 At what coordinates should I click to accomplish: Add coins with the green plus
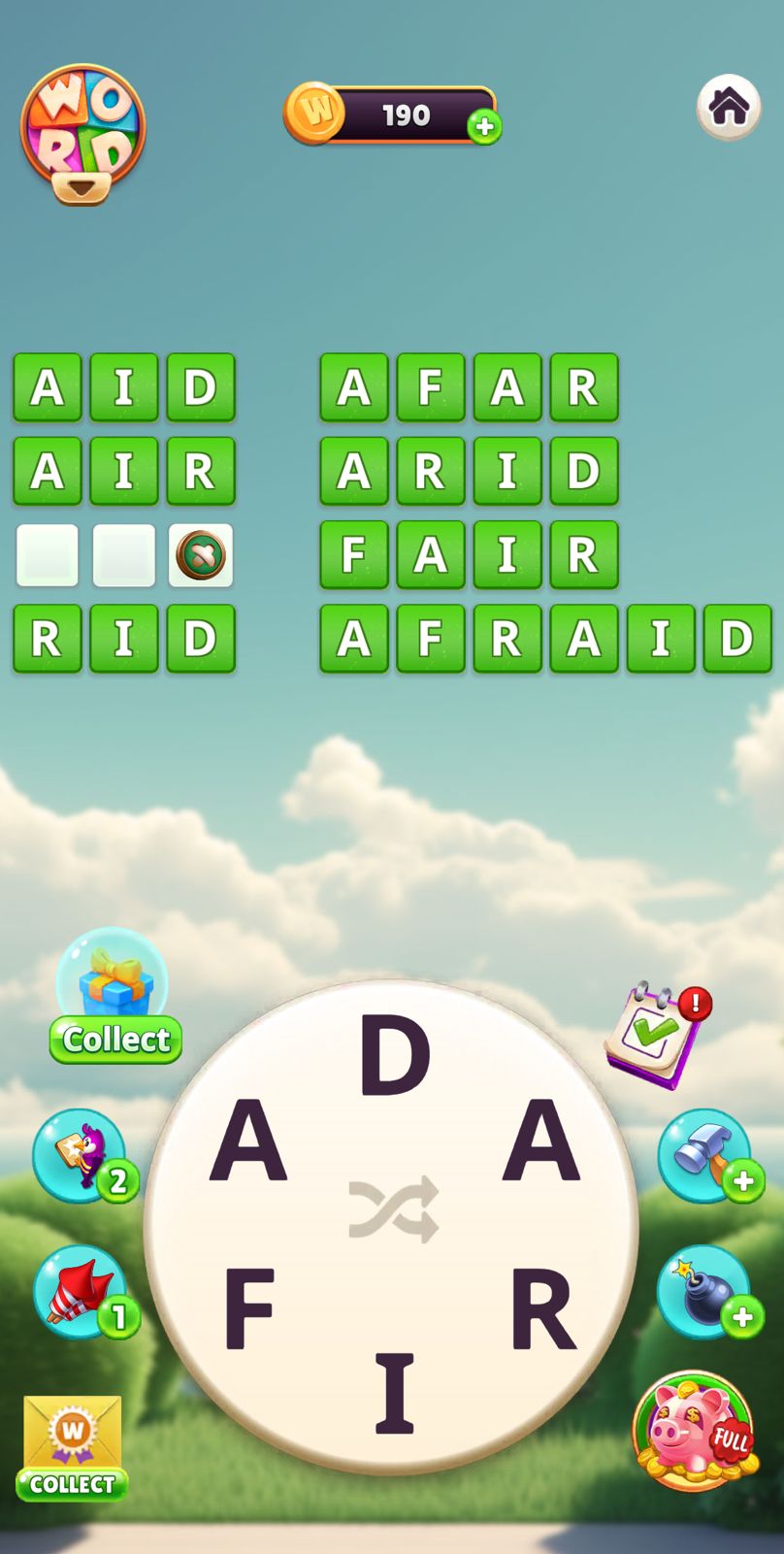click(x=484, y=126)
